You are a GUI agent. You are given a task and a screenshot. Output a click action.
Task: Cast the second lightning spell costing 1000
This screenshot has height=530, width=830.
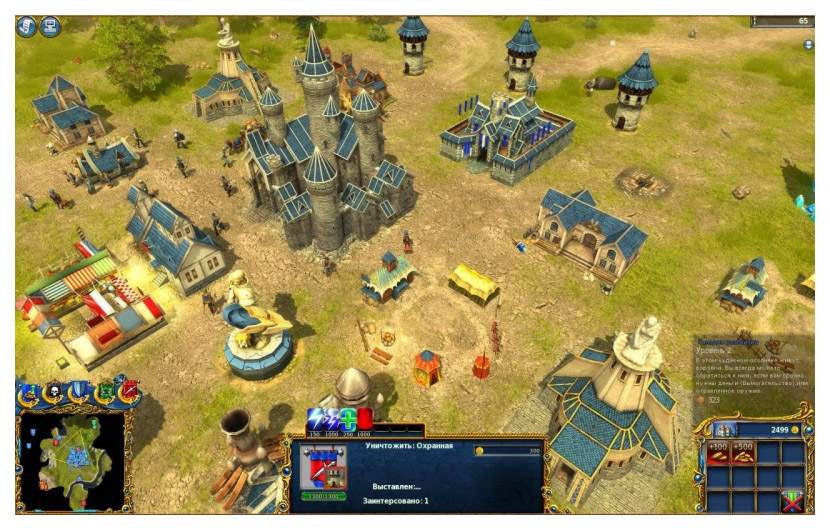(333, 419)
